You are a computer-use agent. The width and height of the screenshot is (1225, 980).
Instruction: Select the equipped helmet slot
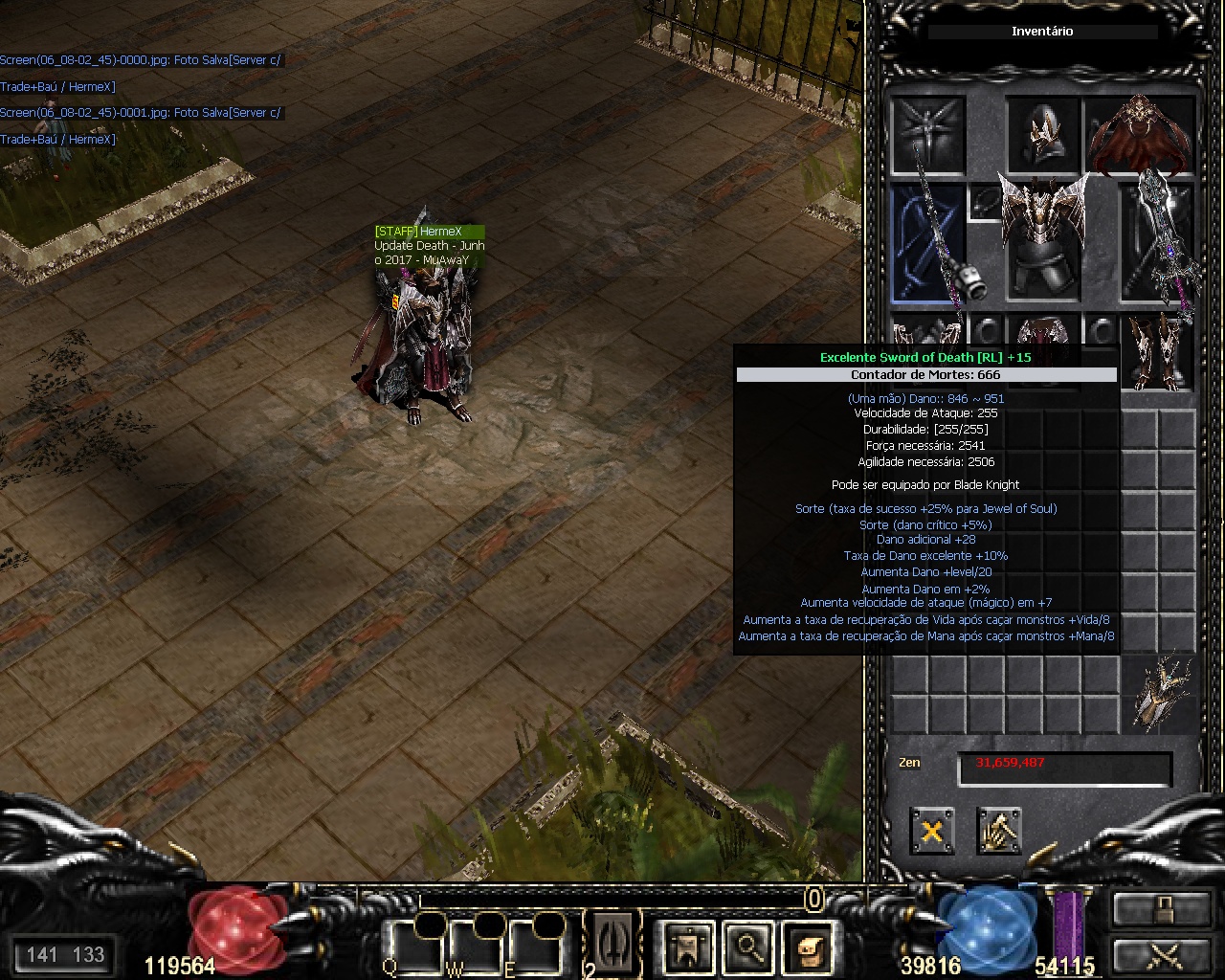click(x=1043, y=132)
